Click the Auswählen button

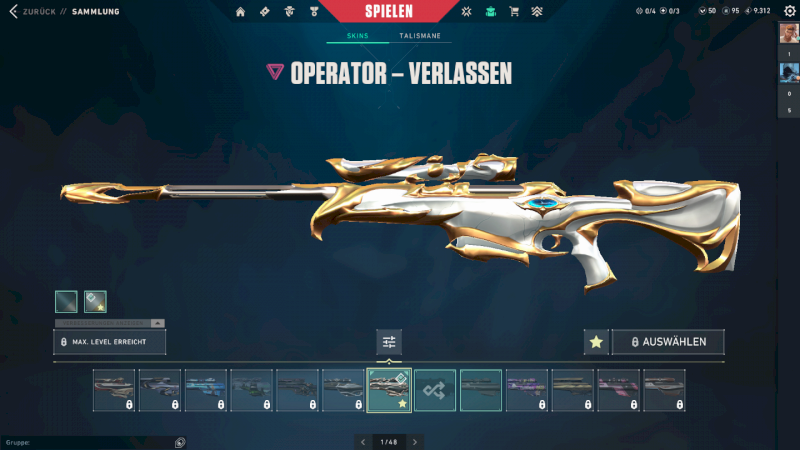pyautogui.click(x=668, y=342)
